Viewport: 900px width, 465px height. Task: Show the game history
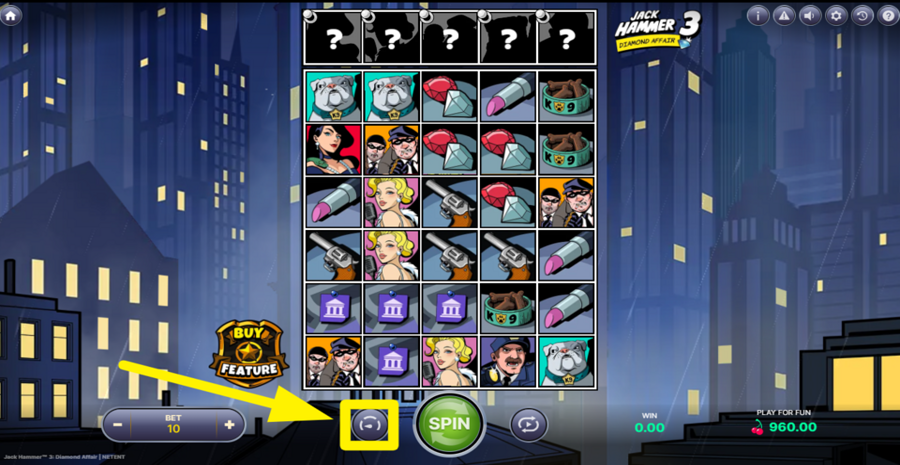(x=862, y=15)
